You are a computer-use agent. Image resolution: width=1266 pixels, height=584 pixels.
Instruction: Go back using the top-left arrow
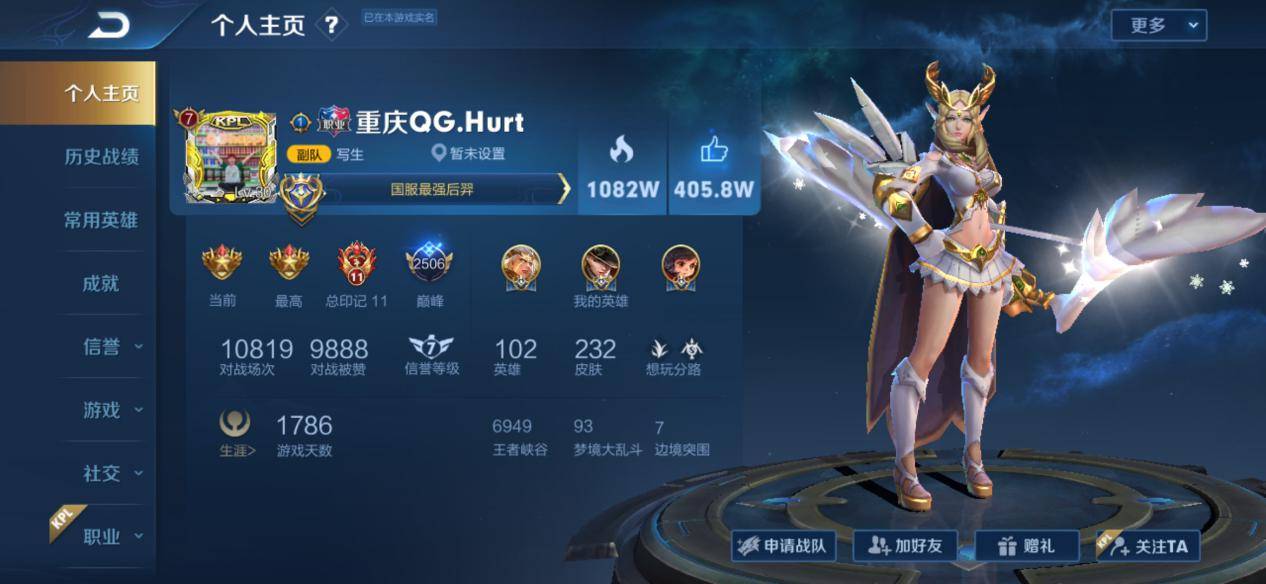coord(108,26)
